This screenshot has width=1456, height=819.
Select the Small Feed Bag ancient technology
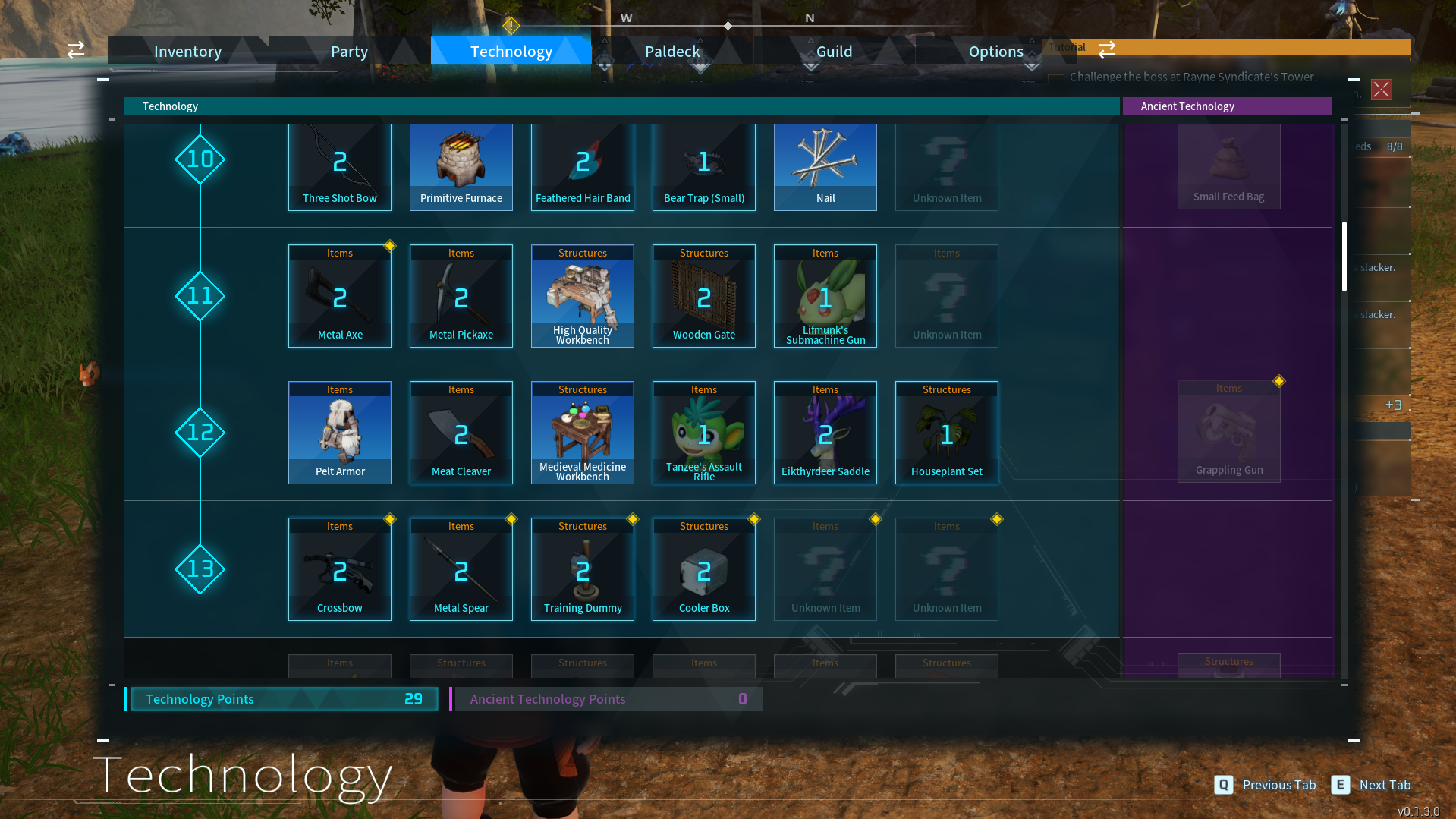coord(1228,166)
